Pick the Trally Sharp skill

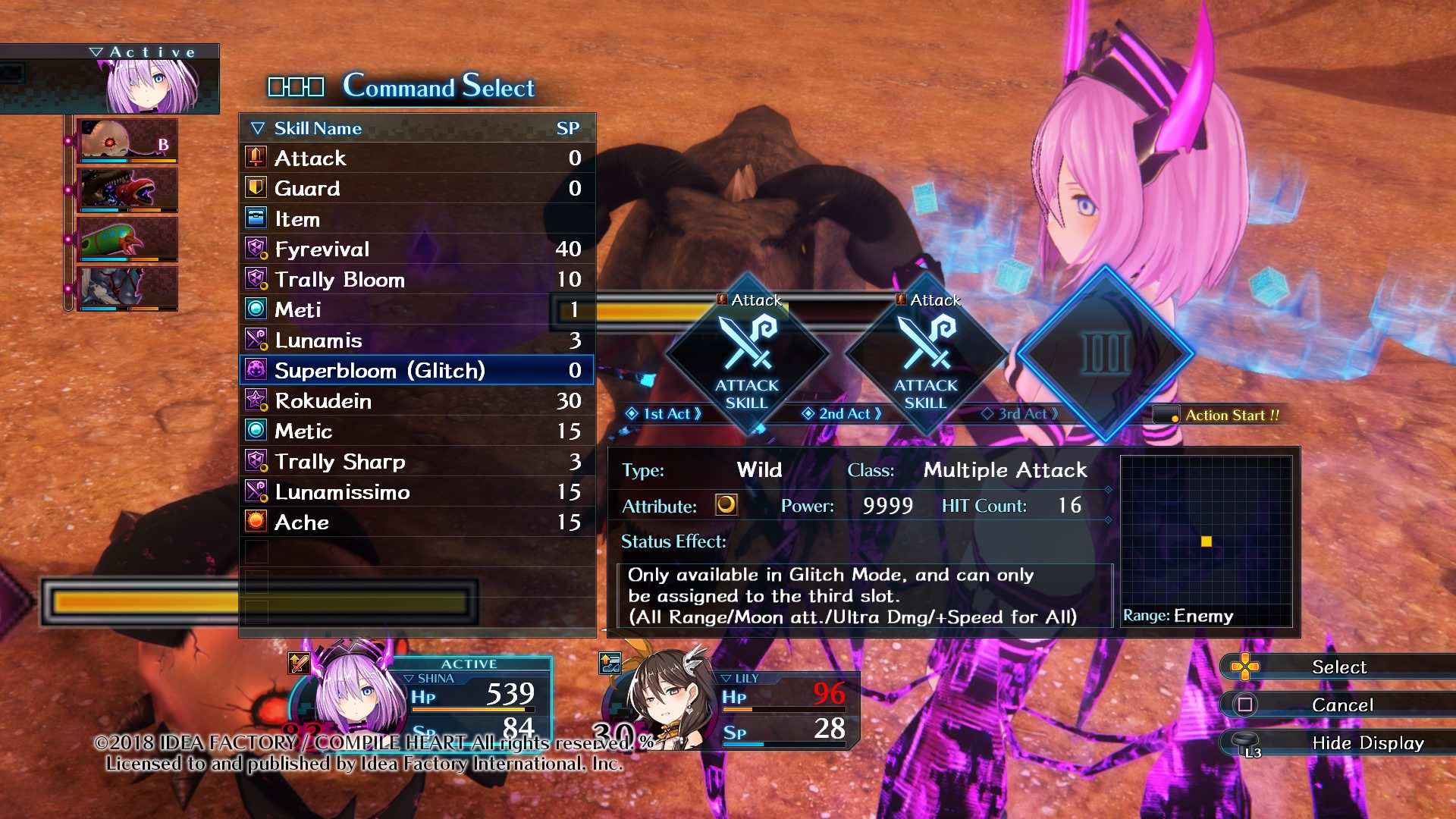click(416, 461)
